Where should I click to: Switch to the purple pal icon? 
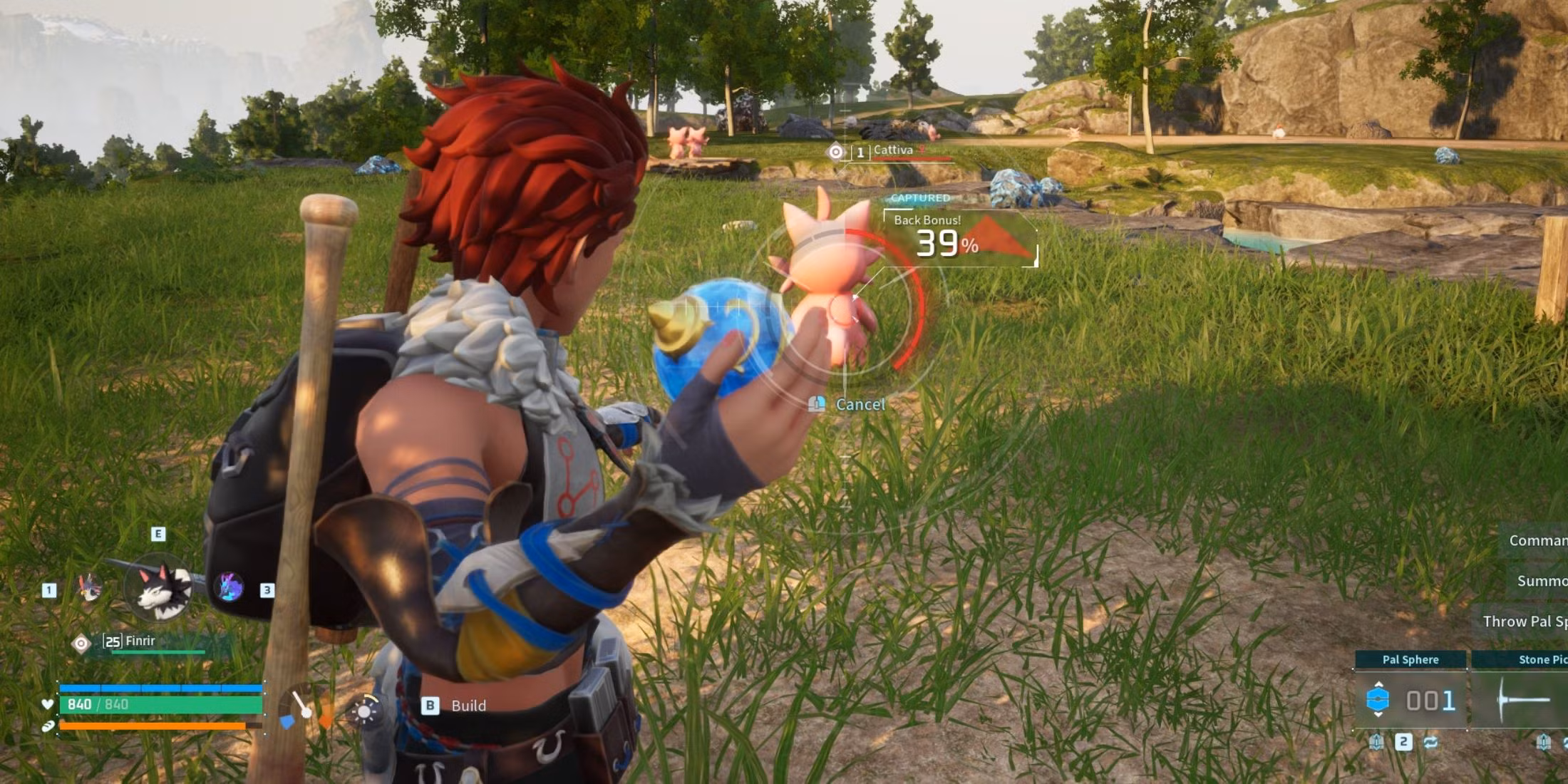pos(229,587)
